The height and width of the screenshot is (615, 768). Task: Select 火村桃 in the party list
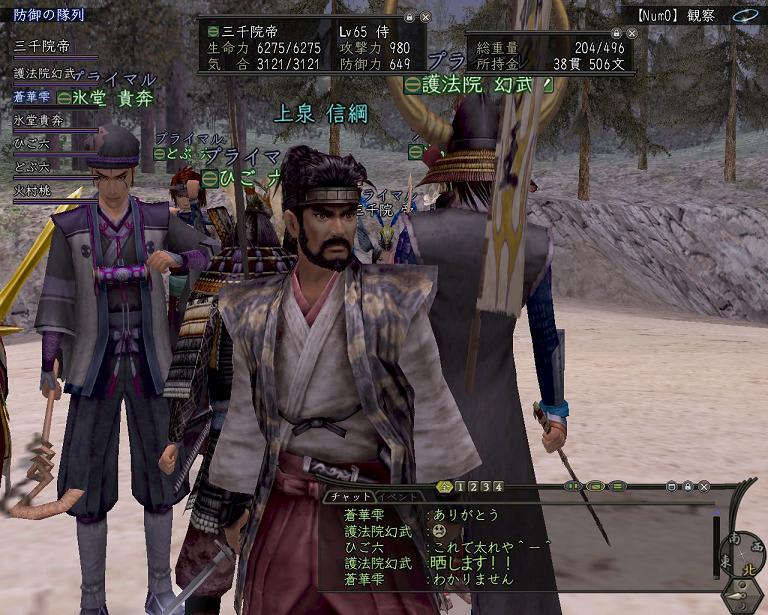(x=32, y=190)
